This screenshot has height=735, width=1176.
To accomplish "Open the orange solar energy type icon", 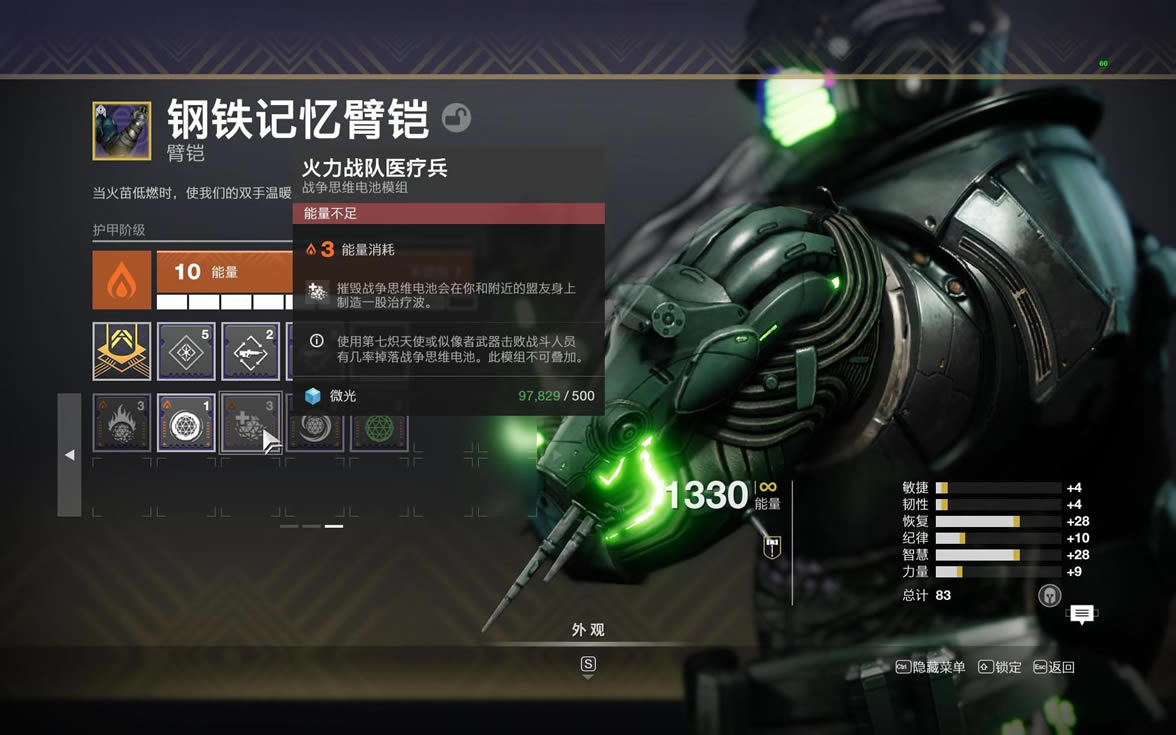I will click(x=122, y=280).
